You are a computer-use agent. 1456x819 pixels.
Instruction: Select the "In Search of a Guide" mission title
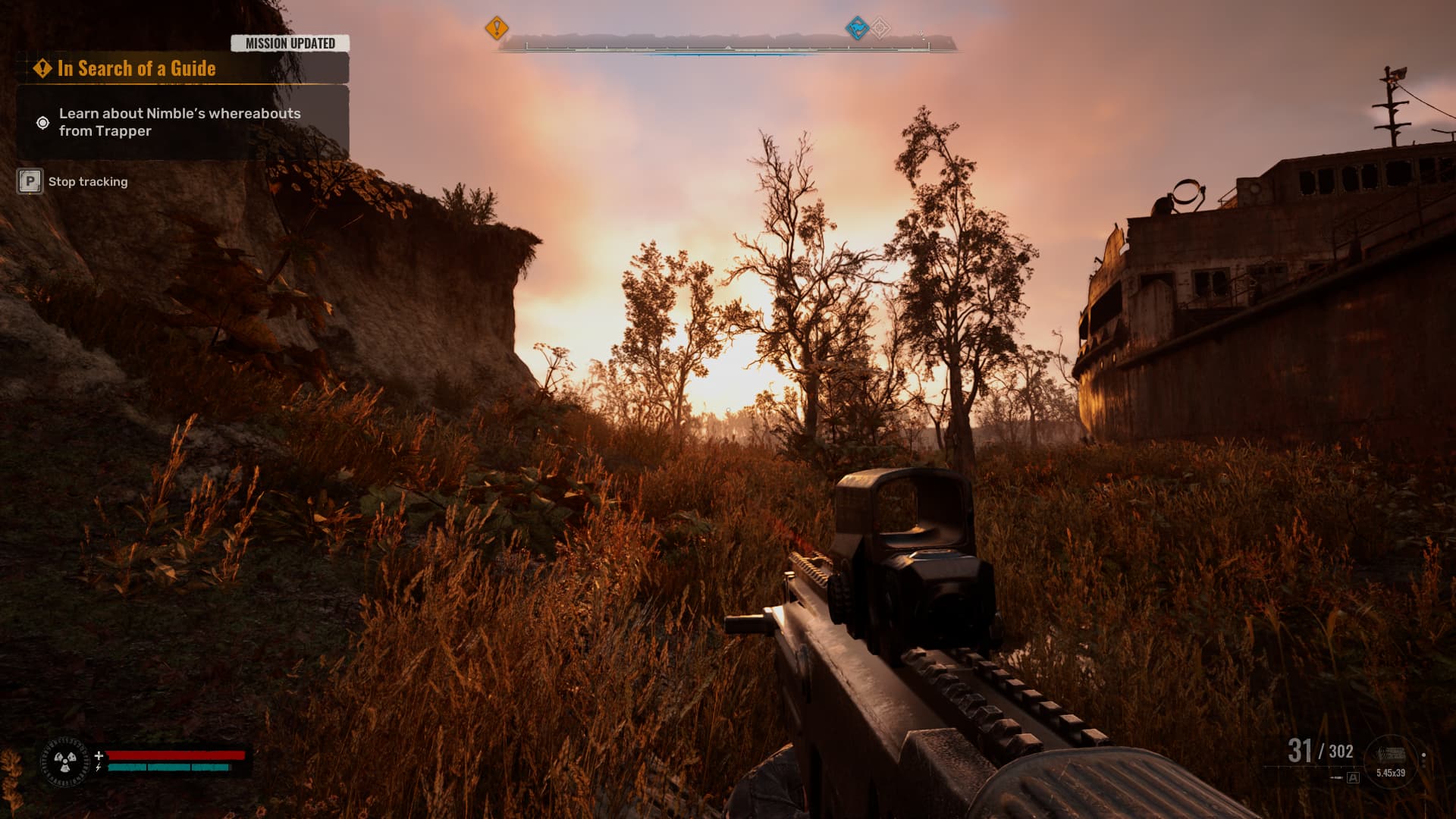click(136, 69)
